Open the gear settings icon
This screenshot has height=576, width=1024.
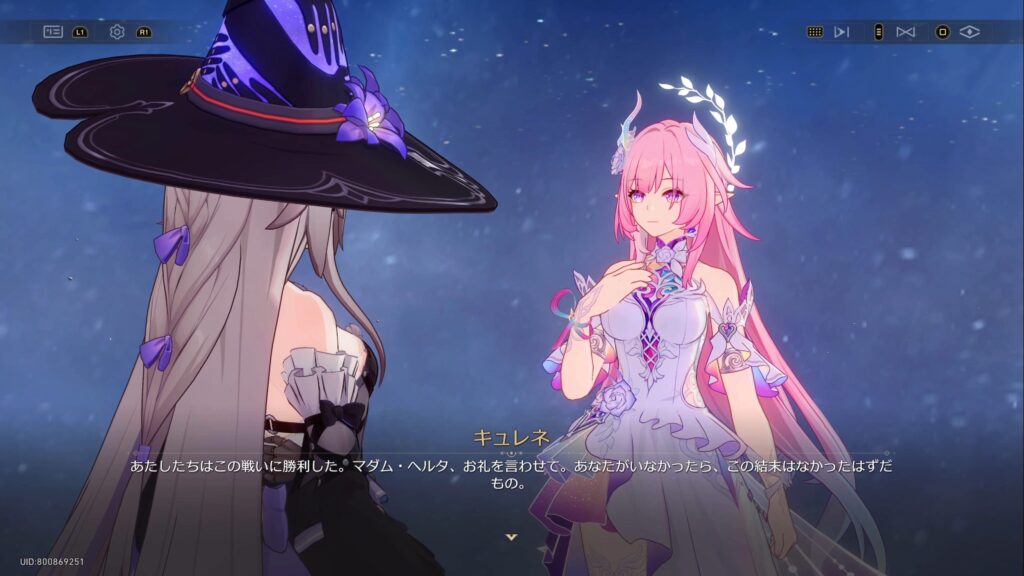(x=117, y=32)
